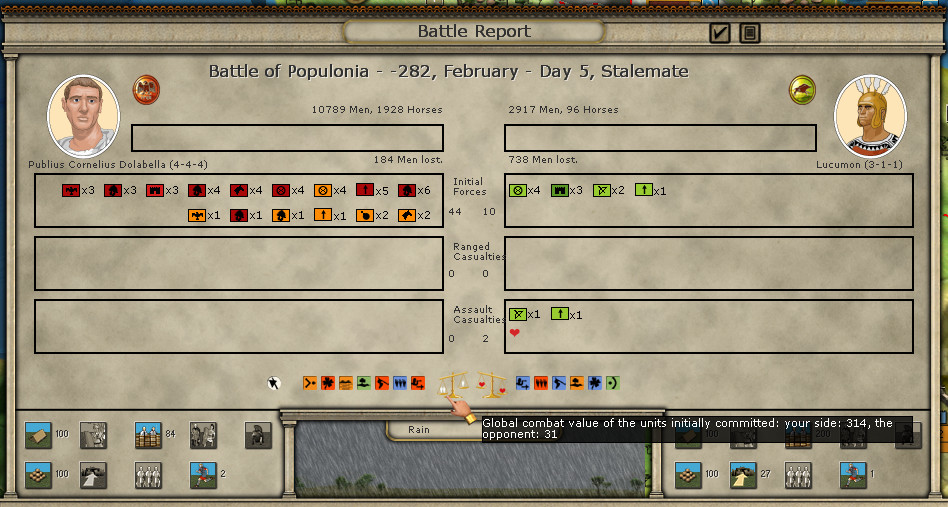Click the scales icon with red hearts
Screen dimensions: 948x507
pyautogui.click(x=491, y=384)
